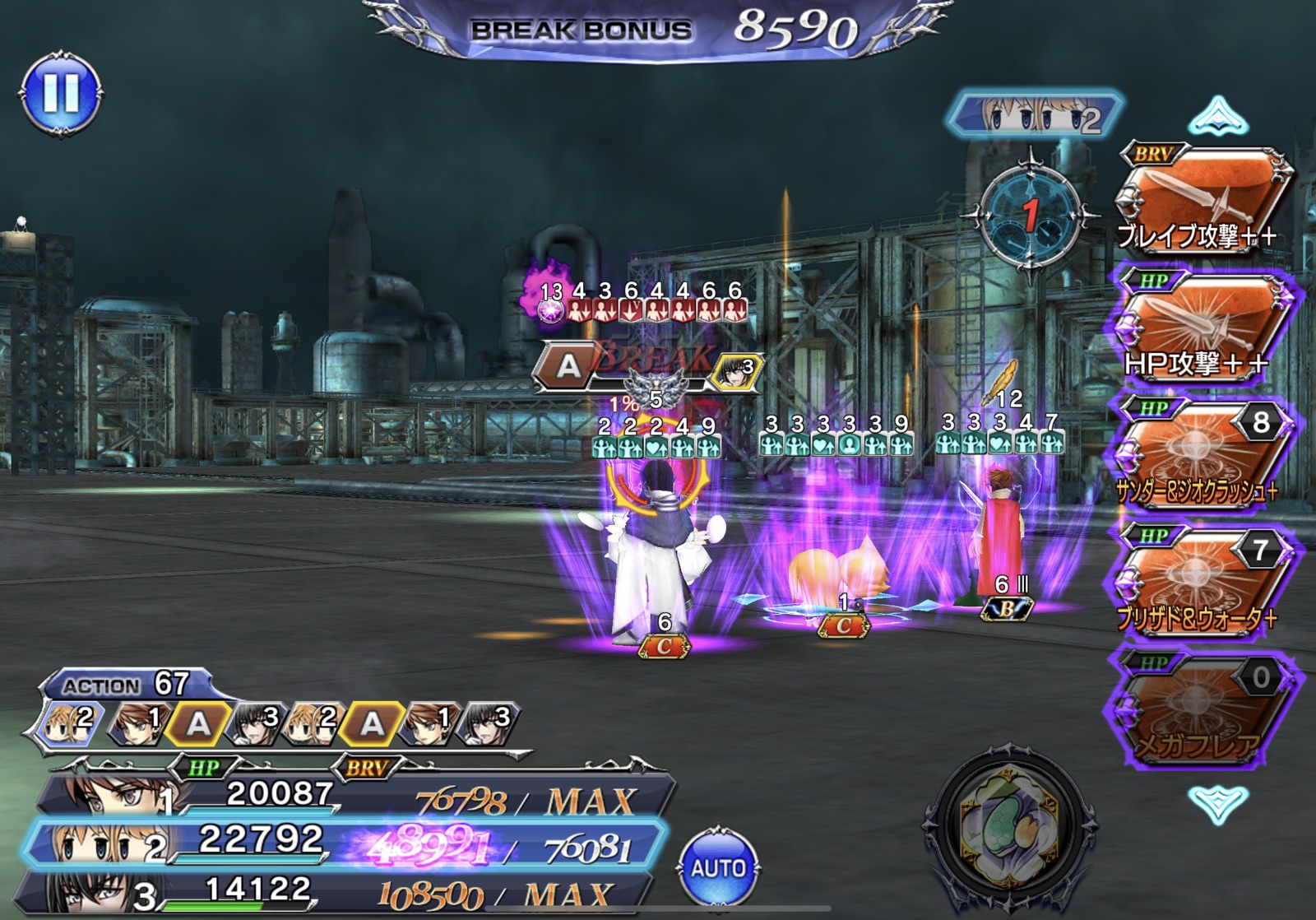
Task: Tap the ACTION turn order timeline
Action: point(280,723)
